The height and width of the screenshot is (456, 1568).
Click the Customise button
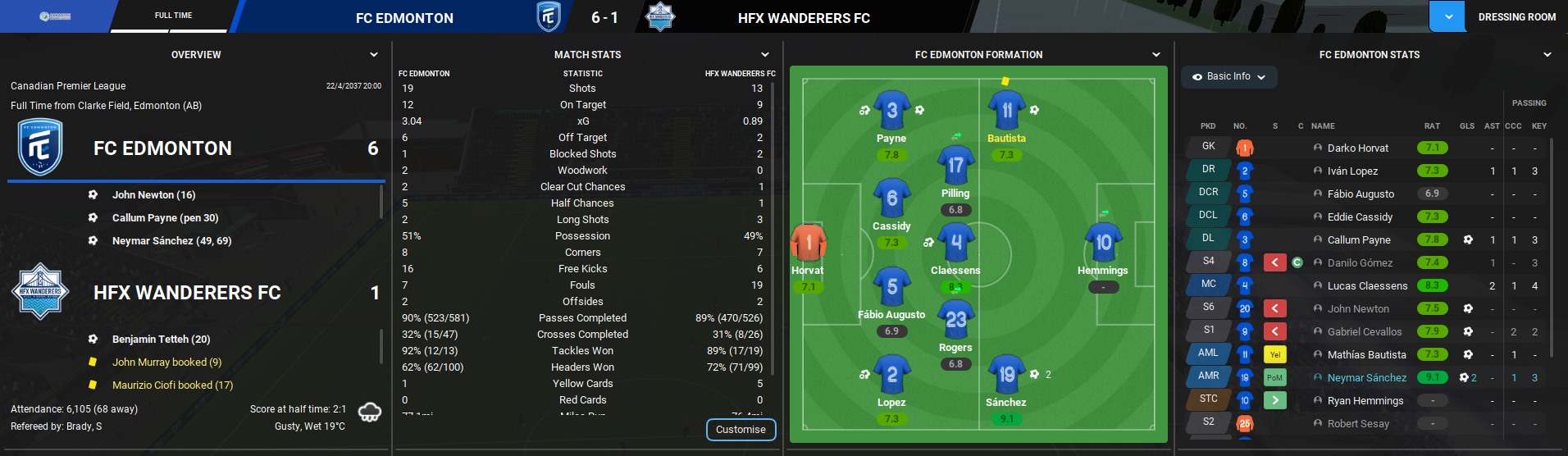click(741, 430)
